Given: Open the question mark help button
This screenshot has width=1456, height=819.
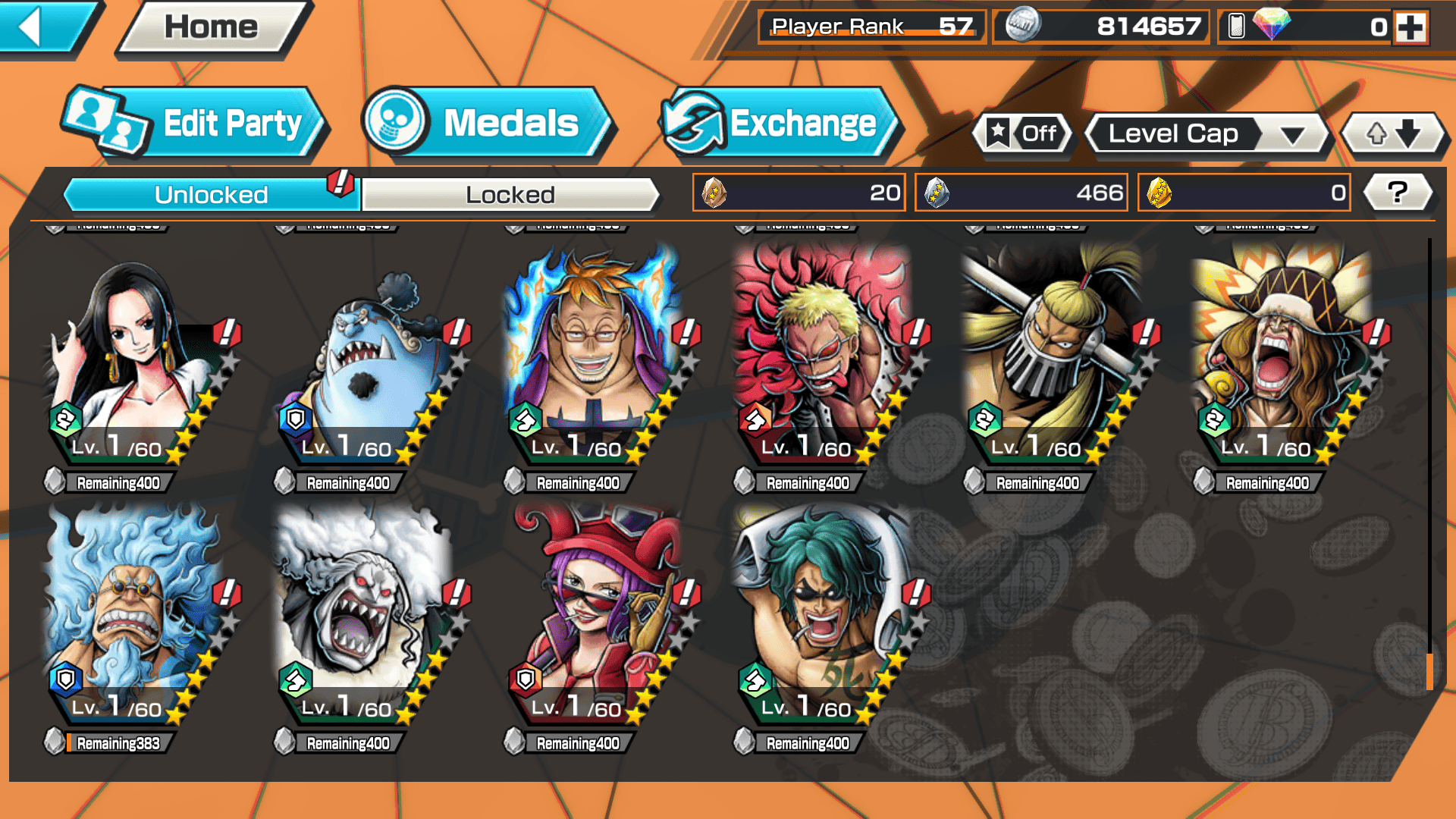Looking at the screenshot, I should (x=1397, y=193).
